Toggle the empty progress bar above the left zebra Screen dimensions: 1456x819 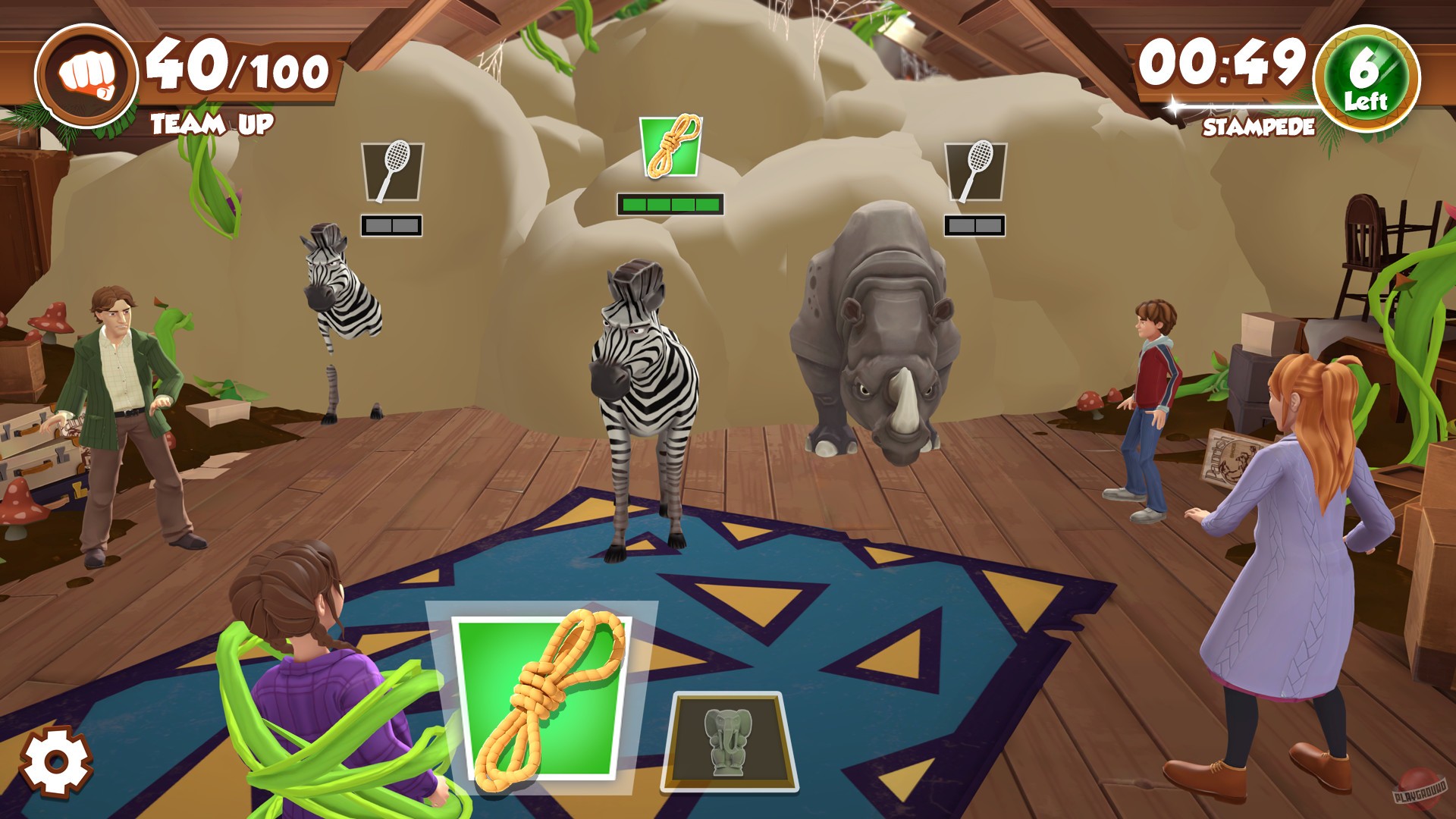[x=393, y=224]
